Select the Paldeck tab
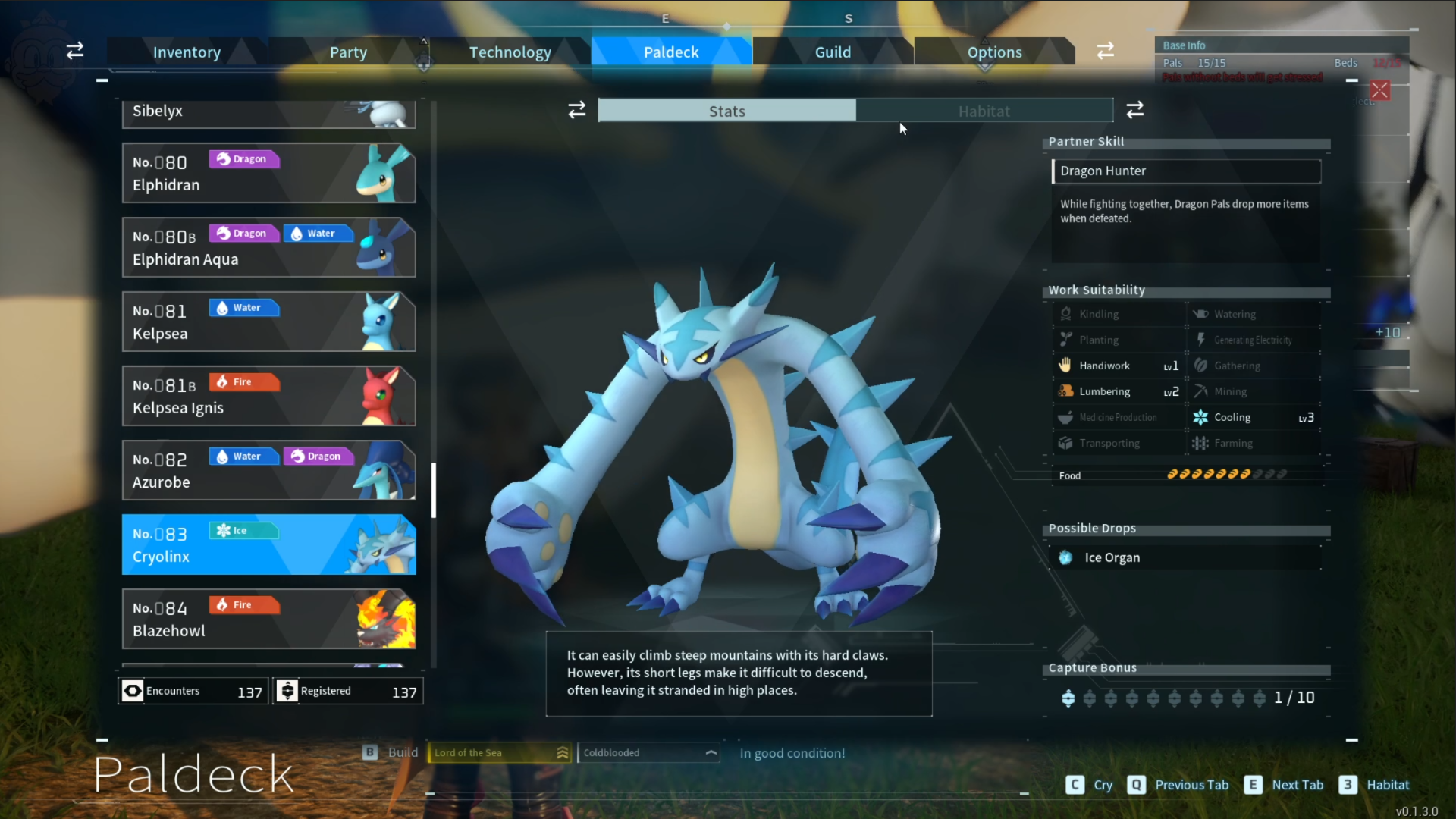 point(671,52)
